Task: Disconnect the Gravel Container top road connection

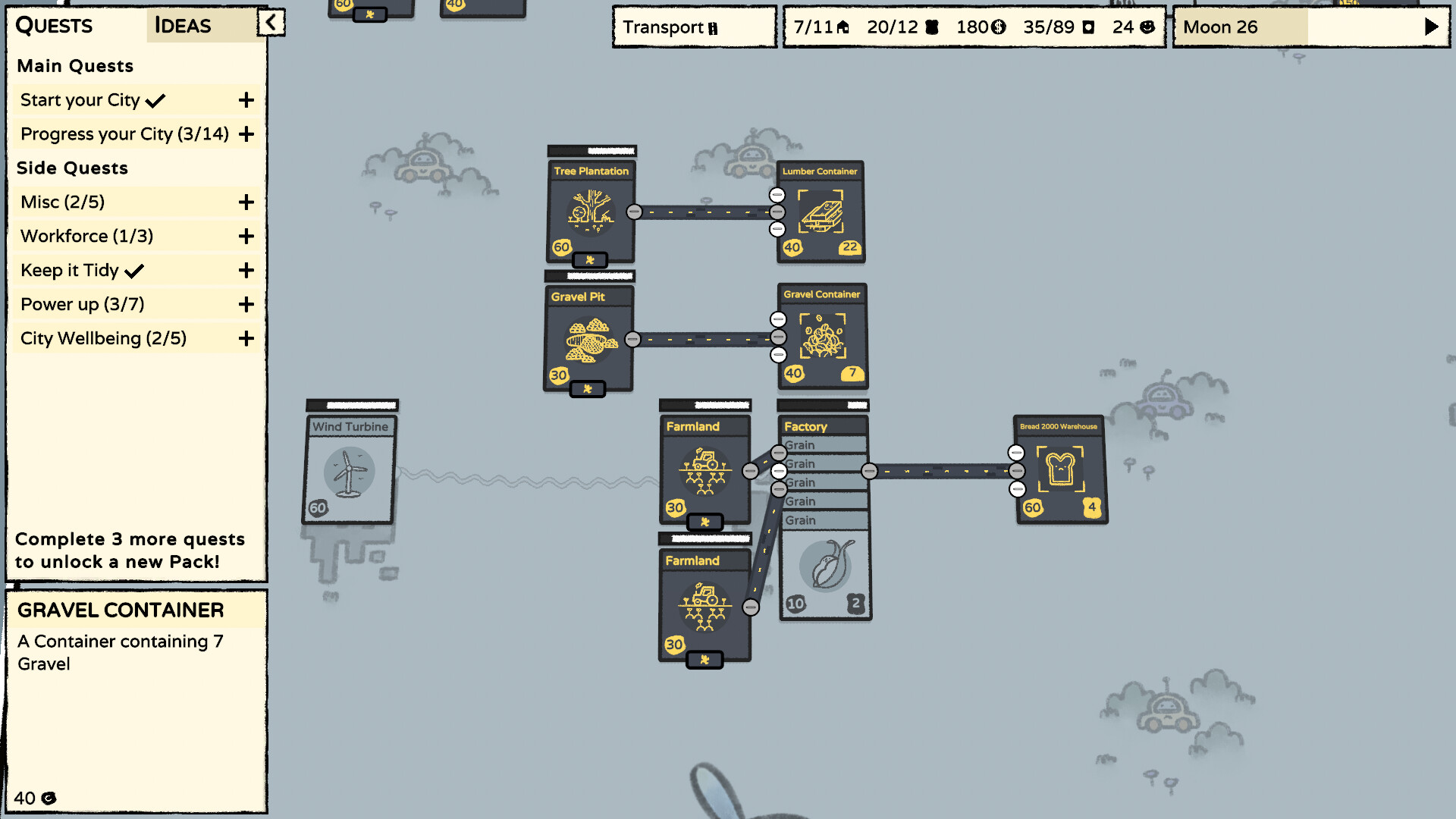Action: click(x=778, y=319)
